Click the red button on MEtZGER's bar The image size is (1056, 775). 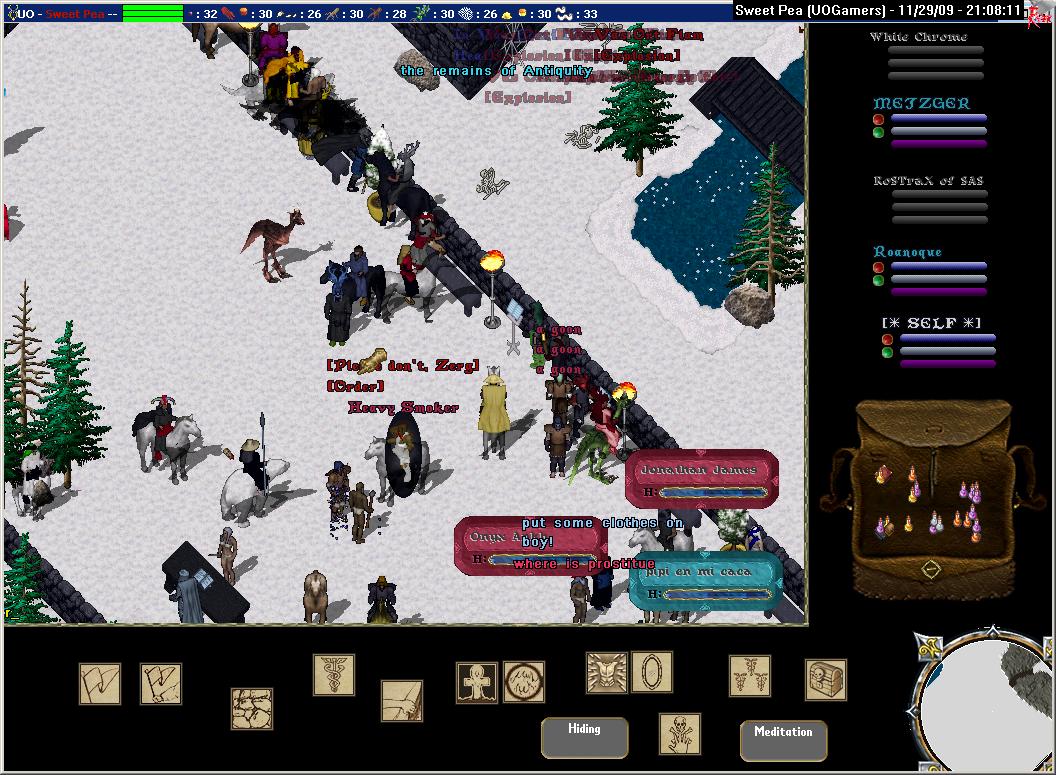pyautogui.click(x=878, y=119)
